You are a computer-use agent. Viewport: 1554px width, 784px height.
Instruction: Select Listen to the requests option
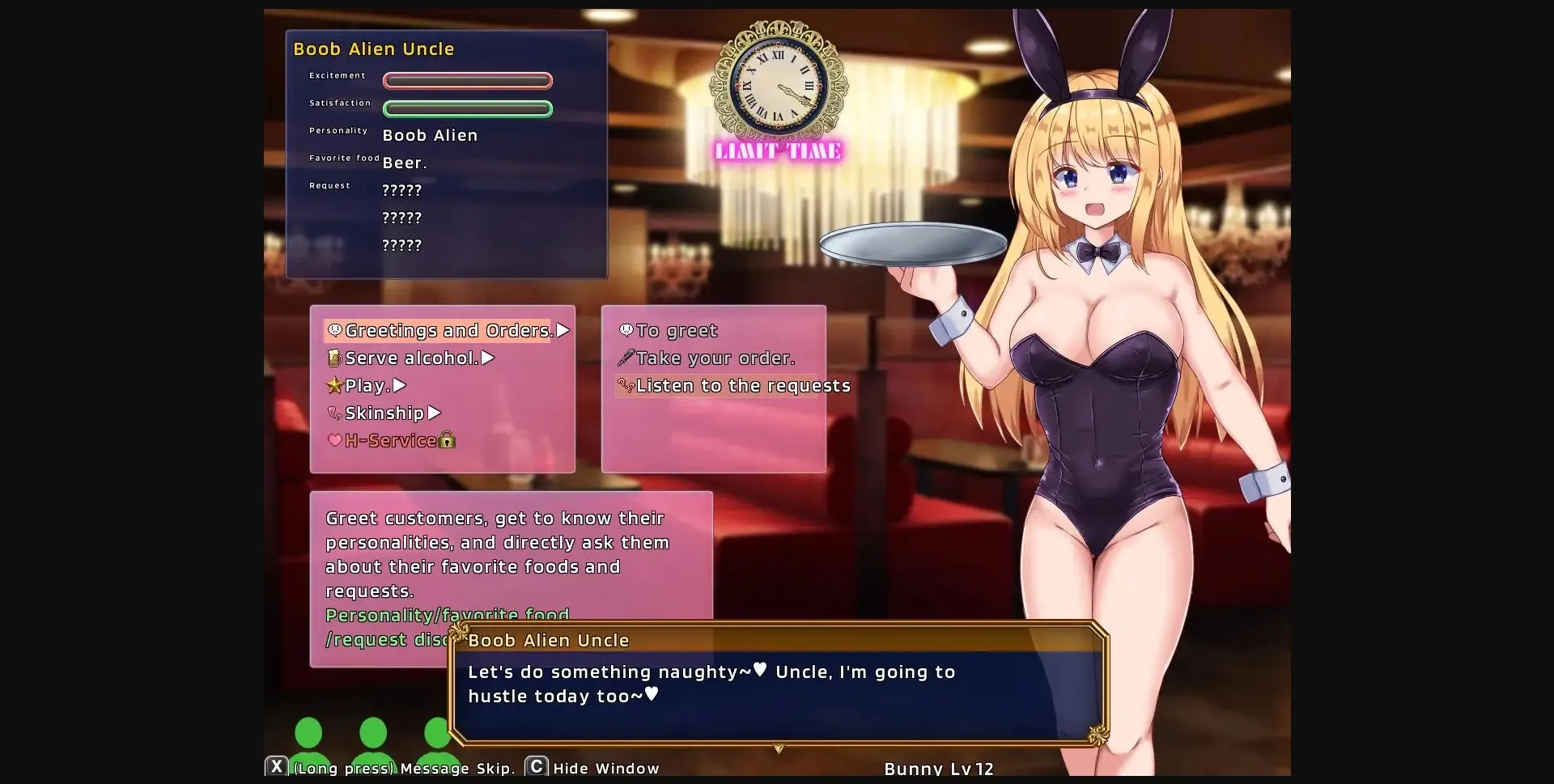744,386
